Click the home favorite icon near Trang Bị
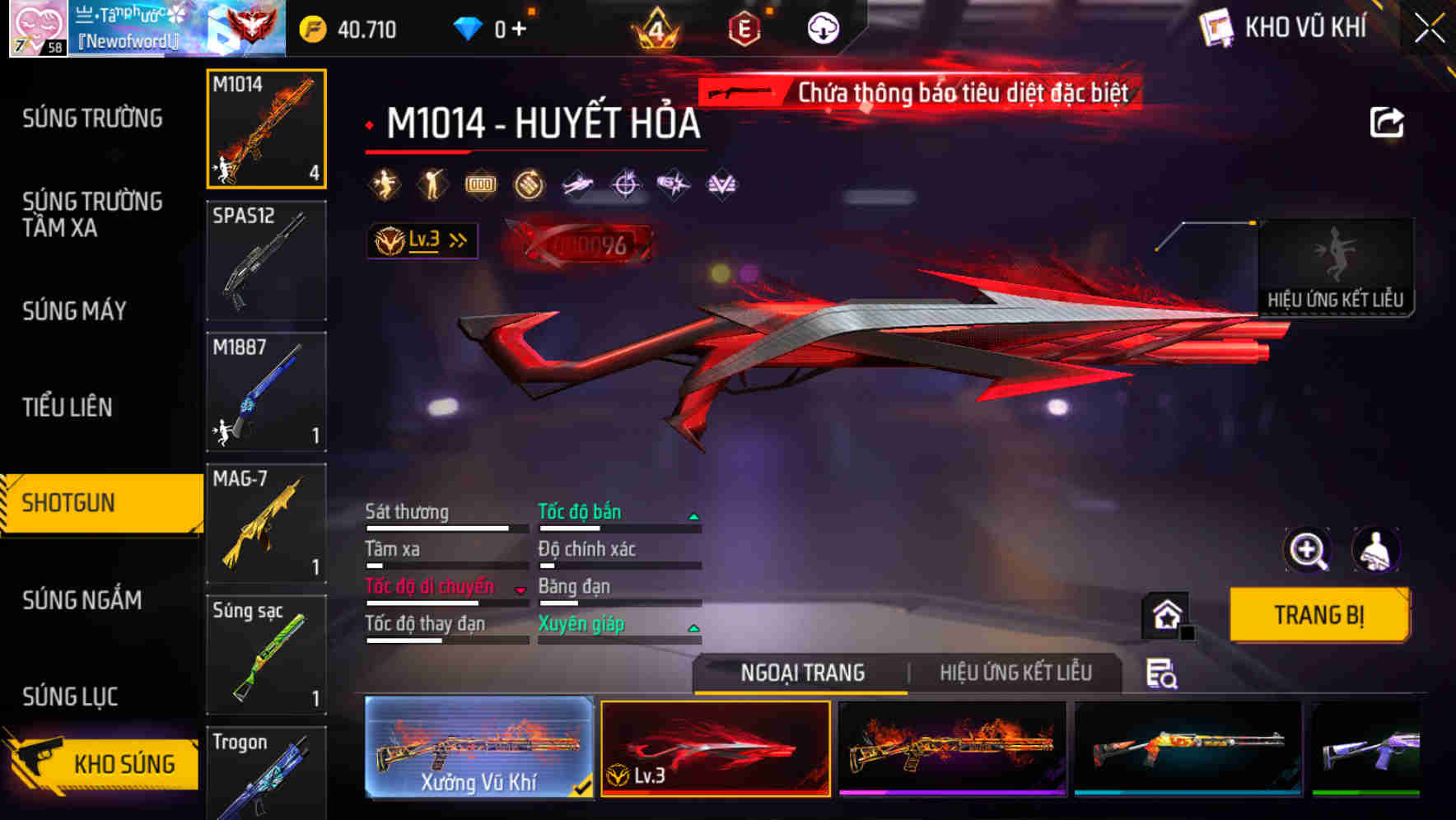This screenshot has width=1456, height=820. click(x=1166, y=616)
